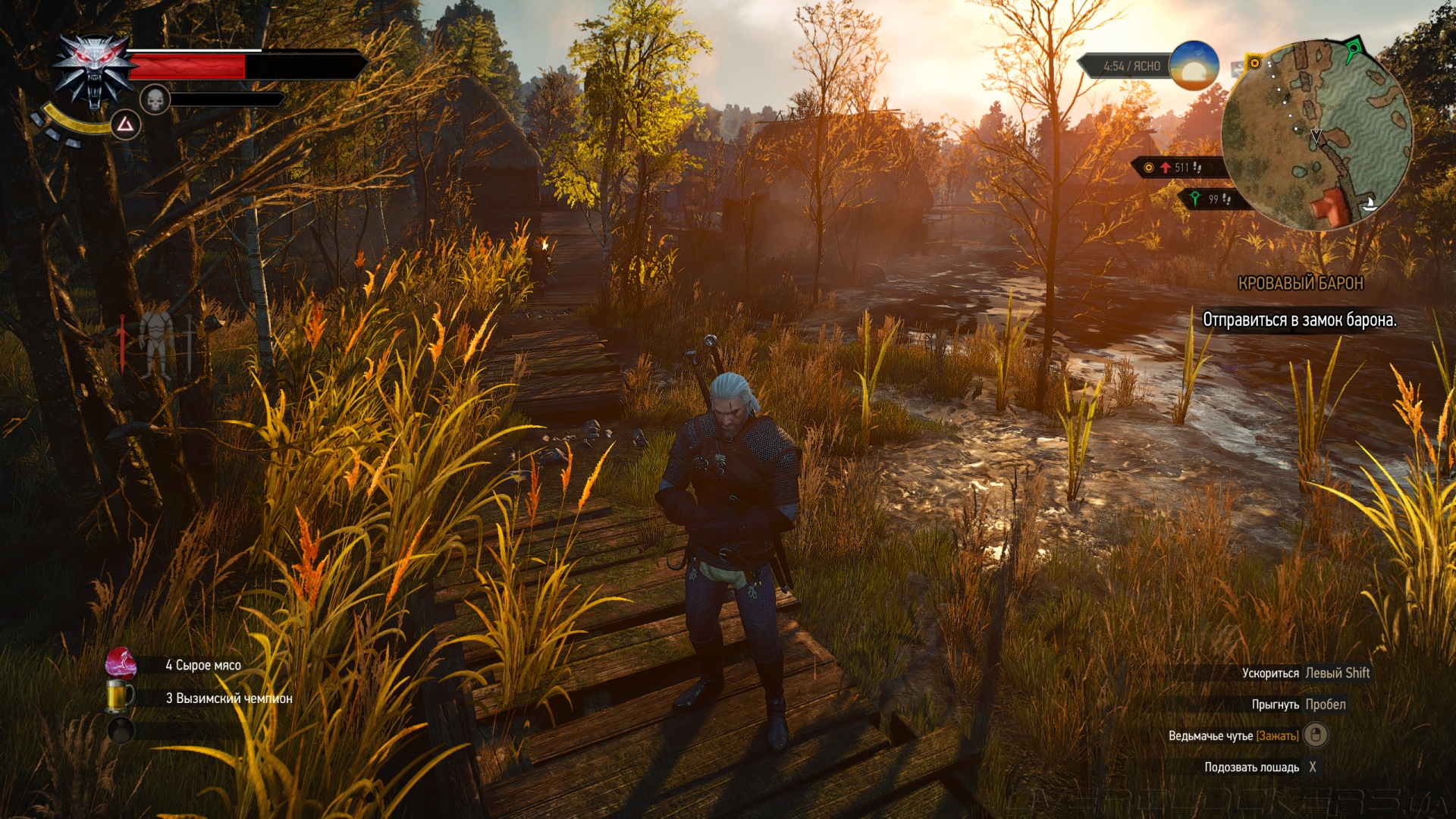
Task: Select the Bloody Baron quest tracker title
Action: 1300,284
